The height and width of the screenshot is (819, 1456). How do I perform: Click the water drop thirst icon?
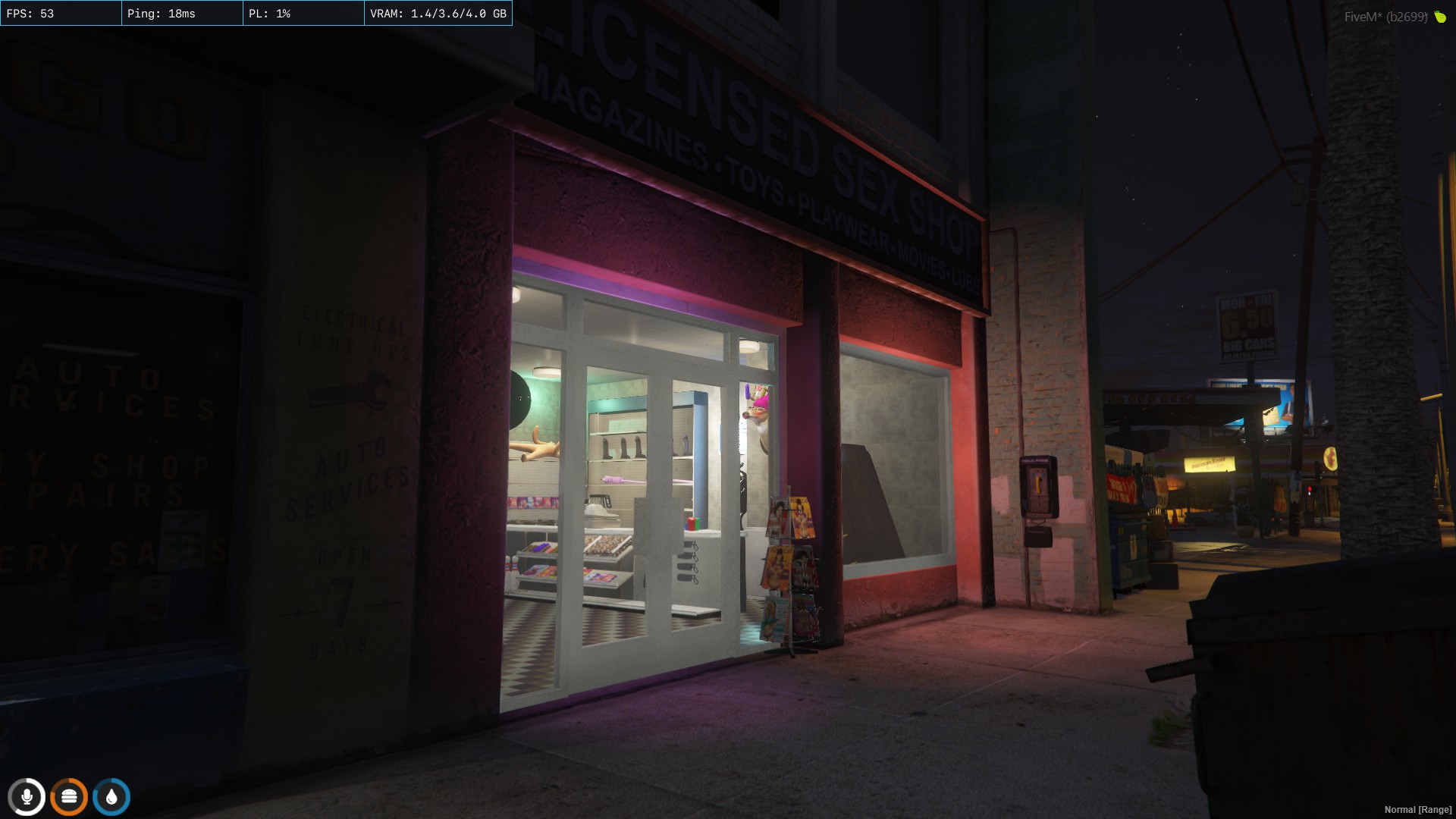111,797
